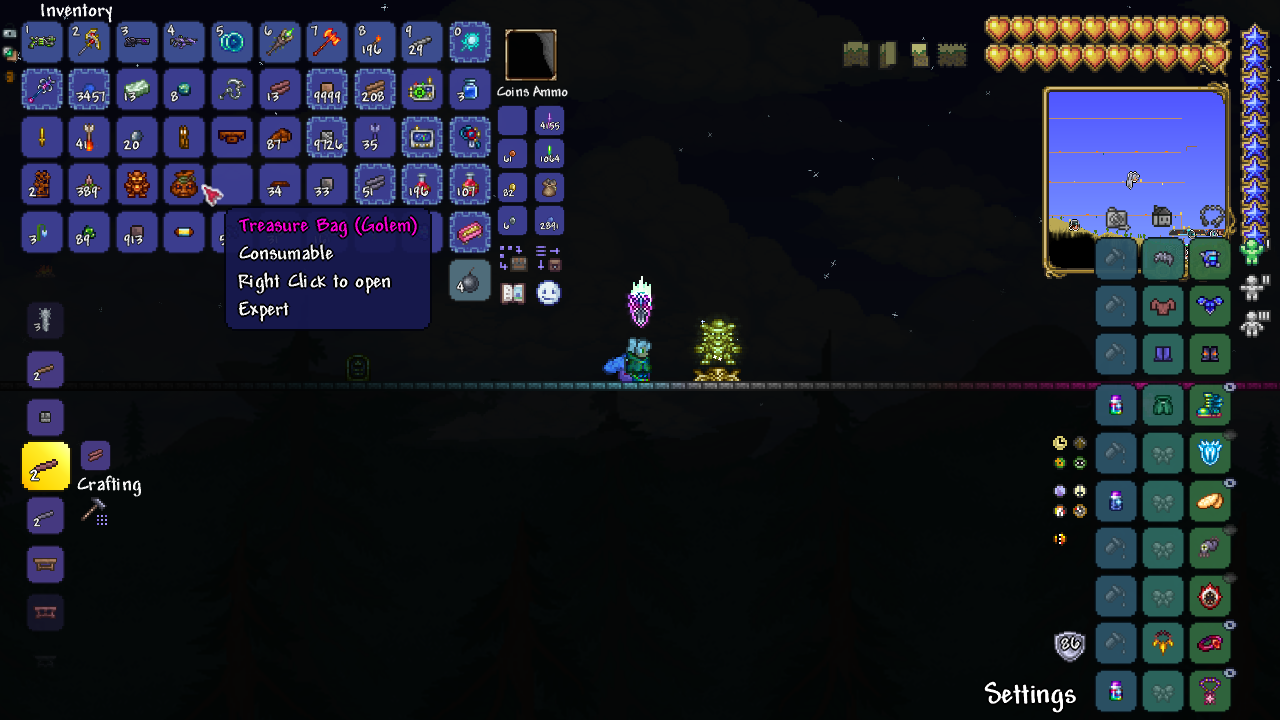Viewport: 1280px width, 720px height.
Task: Select the money trough coin bag slot
Action: pyautogui.click(x=549, y=187)
